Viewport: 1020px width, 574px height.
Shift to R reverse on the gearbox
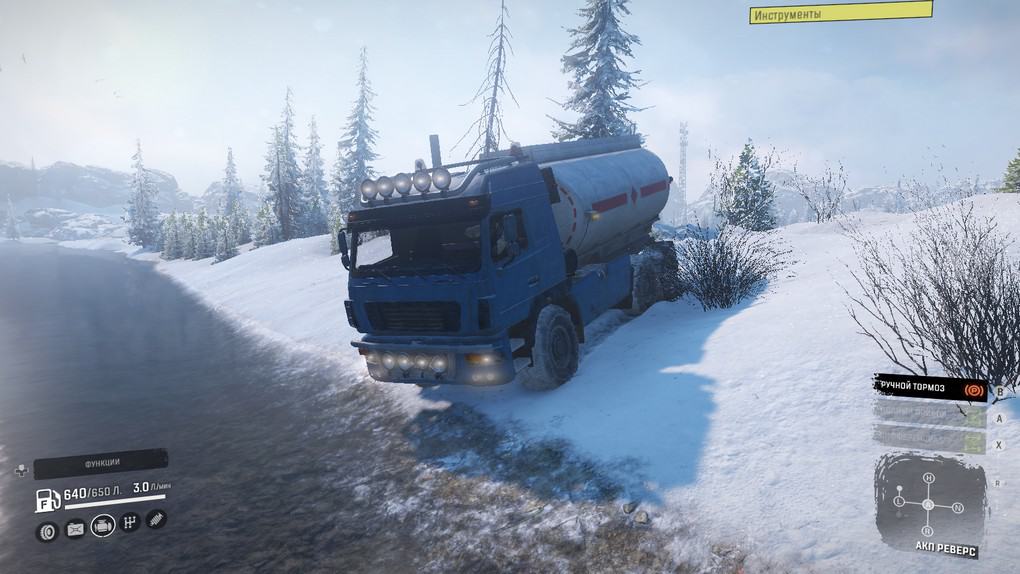coord(928,529)
